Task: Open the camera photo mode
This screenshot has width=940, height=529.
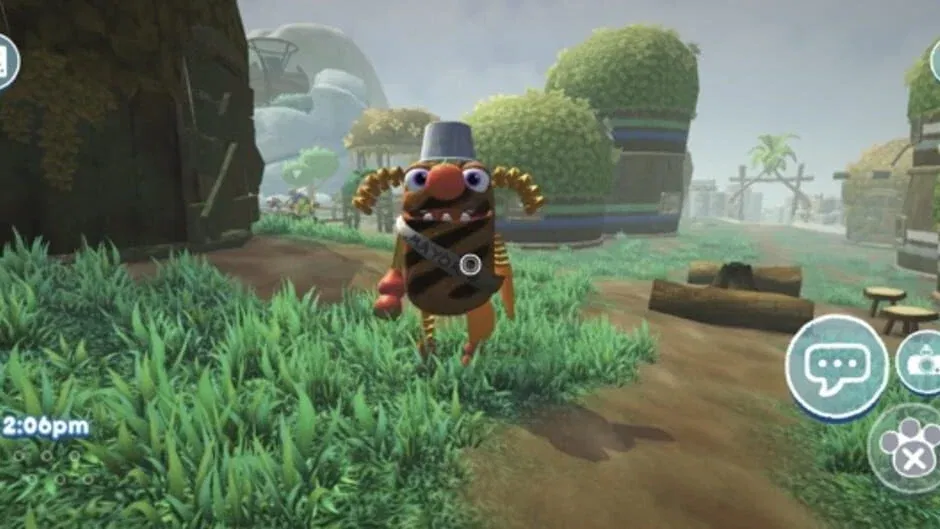Action: point(922,362)
